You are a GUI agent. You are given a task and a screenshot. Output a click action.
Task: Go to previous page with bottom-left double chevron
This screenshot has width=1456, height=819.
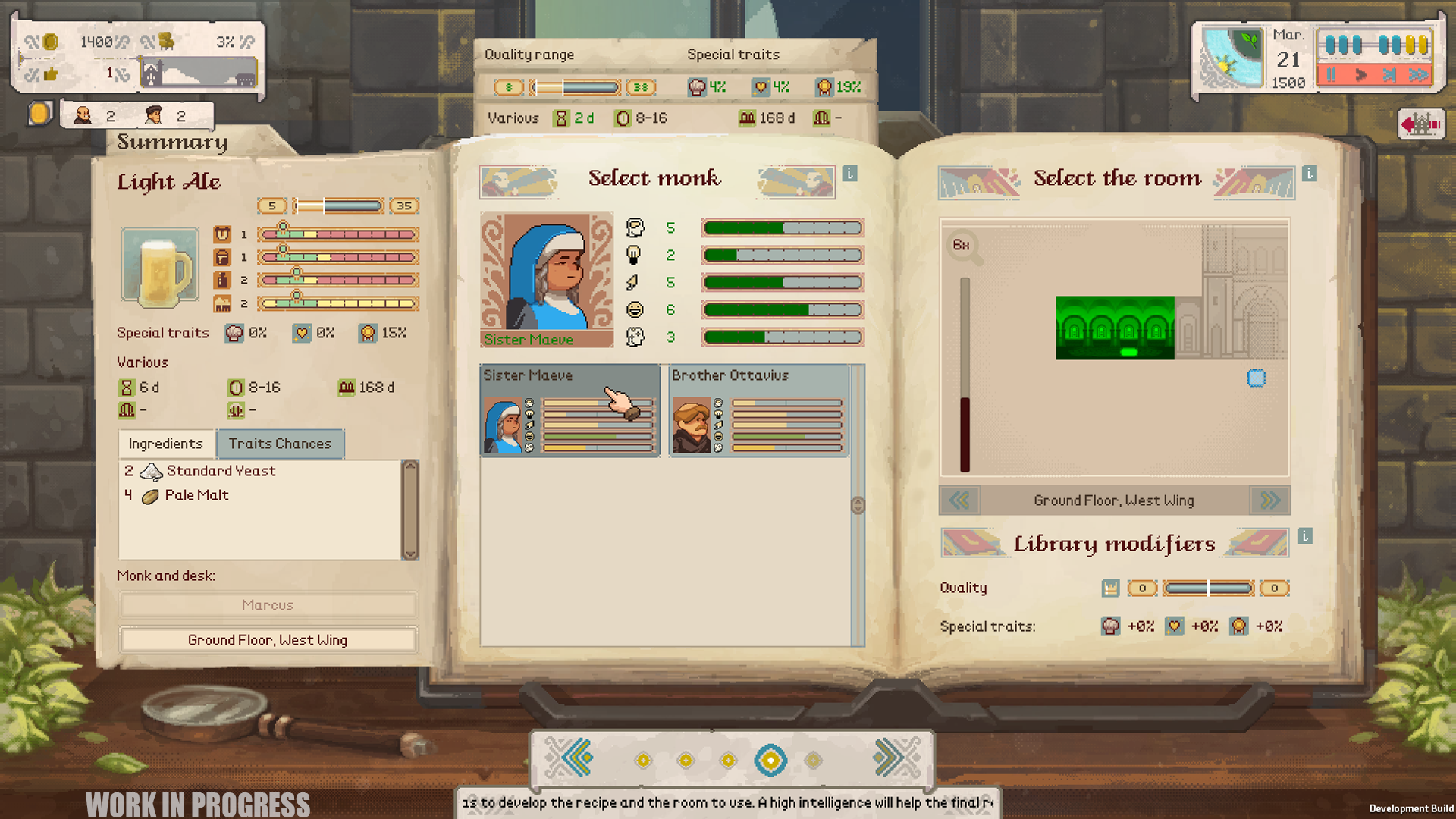(575, 758)
